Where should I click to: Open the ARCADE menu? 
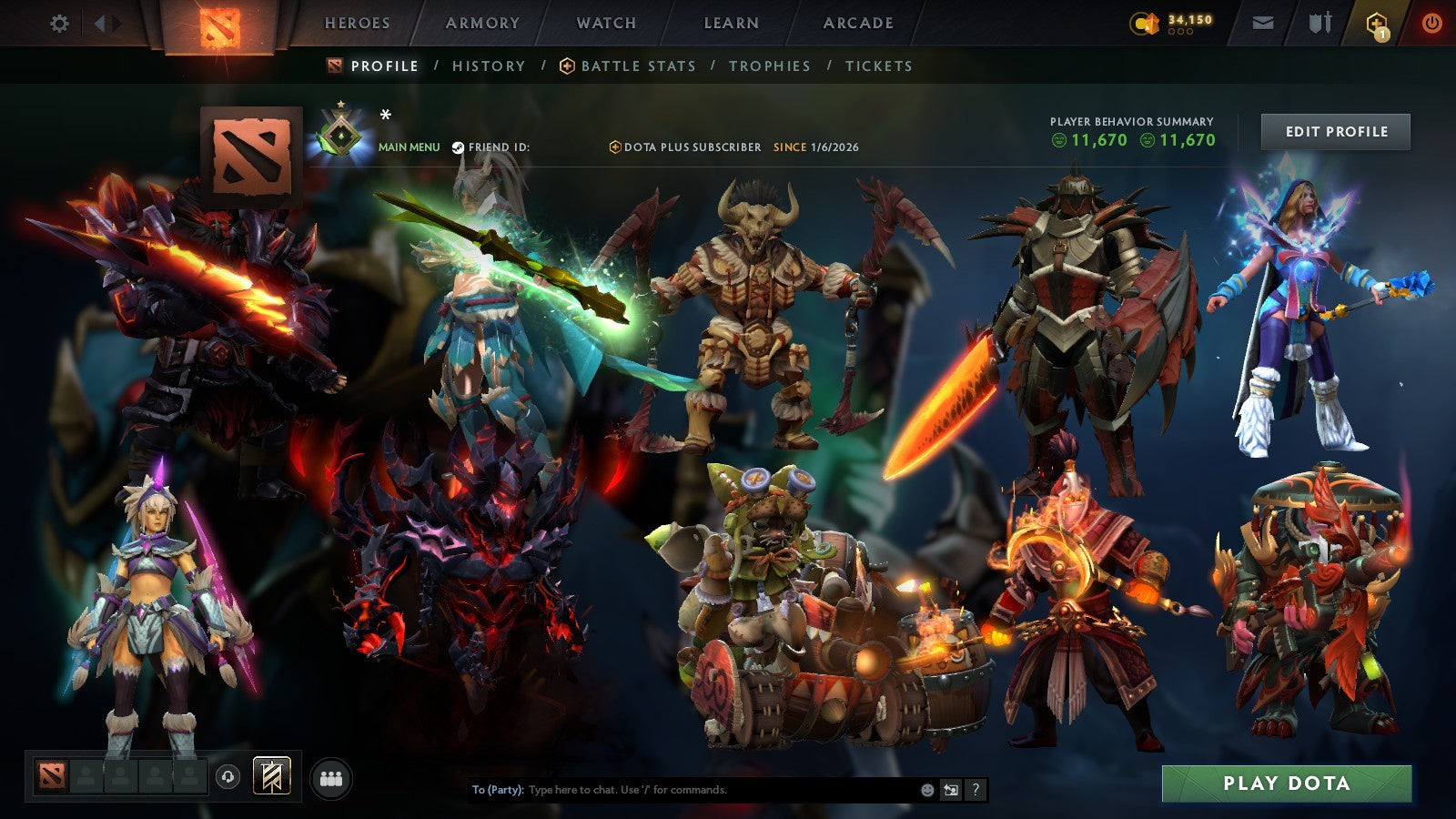coord(856,24)
